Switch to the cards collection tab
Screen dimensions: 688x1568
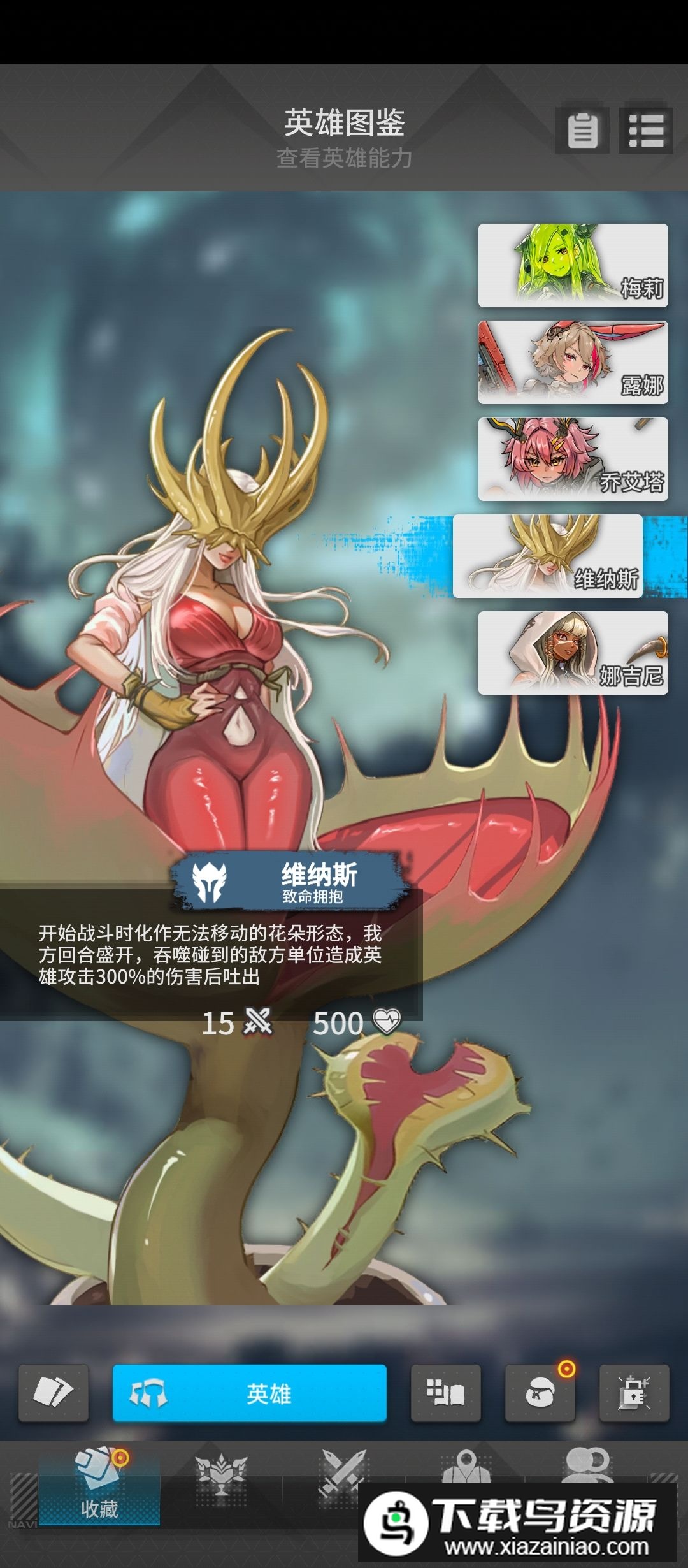54,1393
